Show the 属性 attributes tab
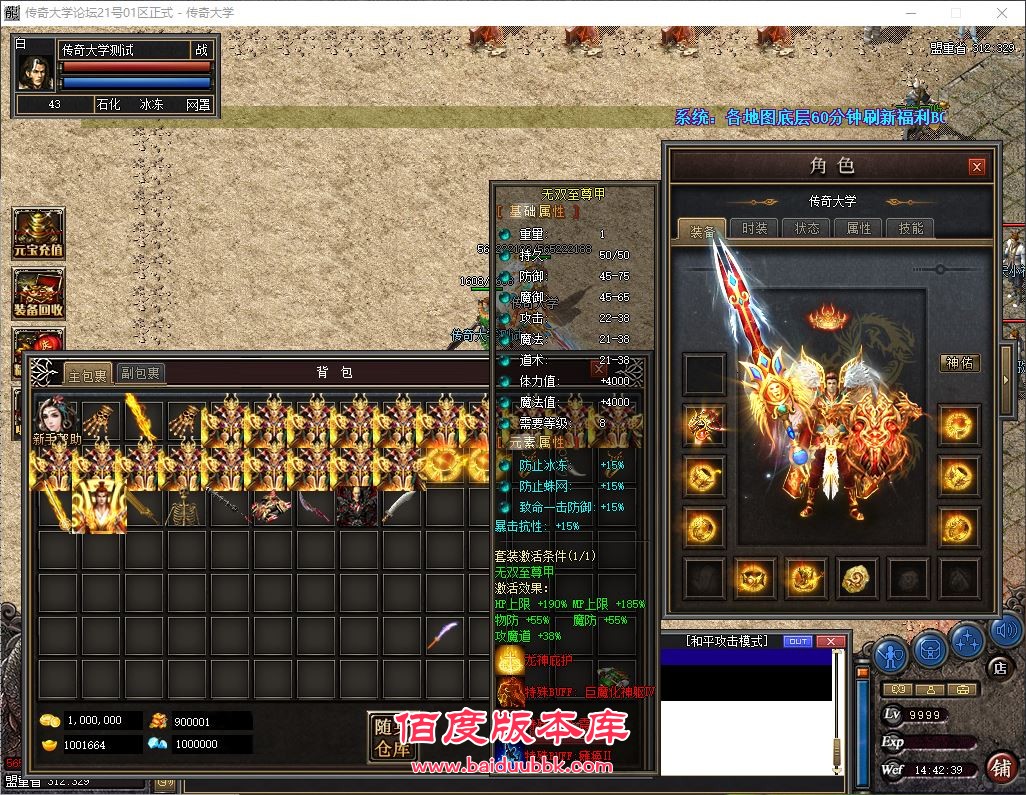The height and width of the screenshot is (795, 1026). tap(859, 228)
